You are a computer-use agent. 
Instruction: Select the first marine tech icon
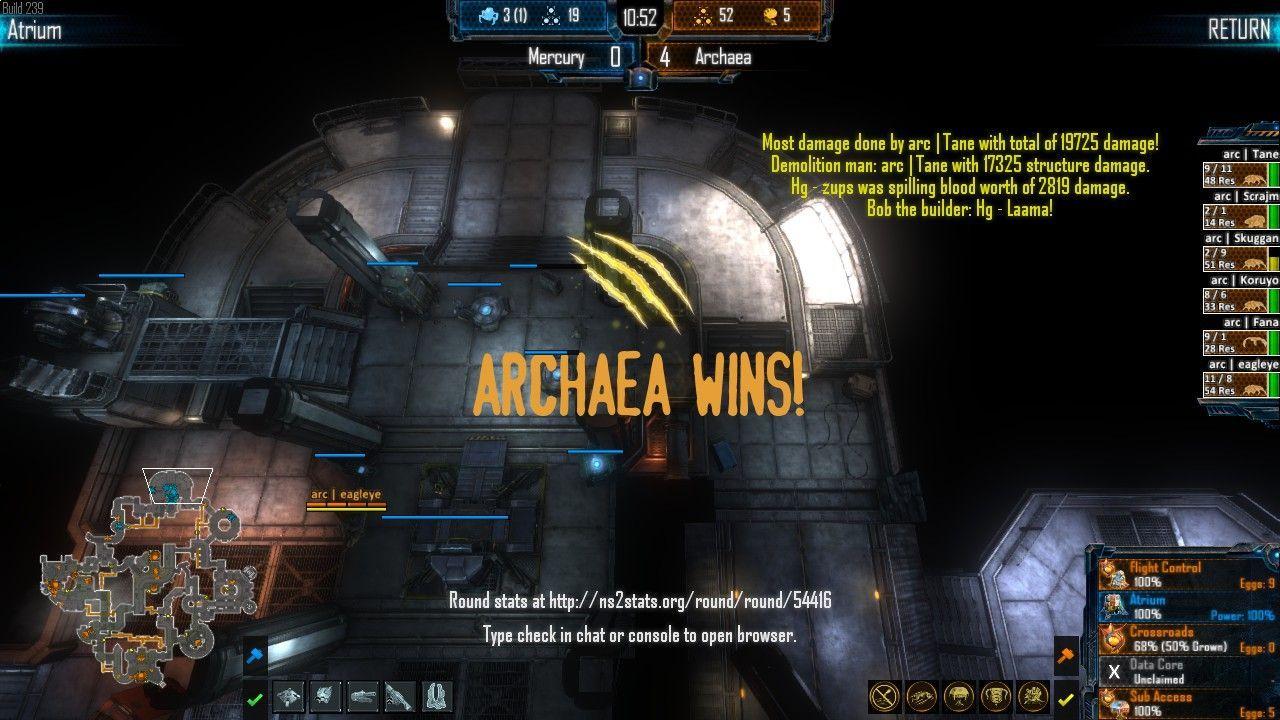click(x=288, y=696)
